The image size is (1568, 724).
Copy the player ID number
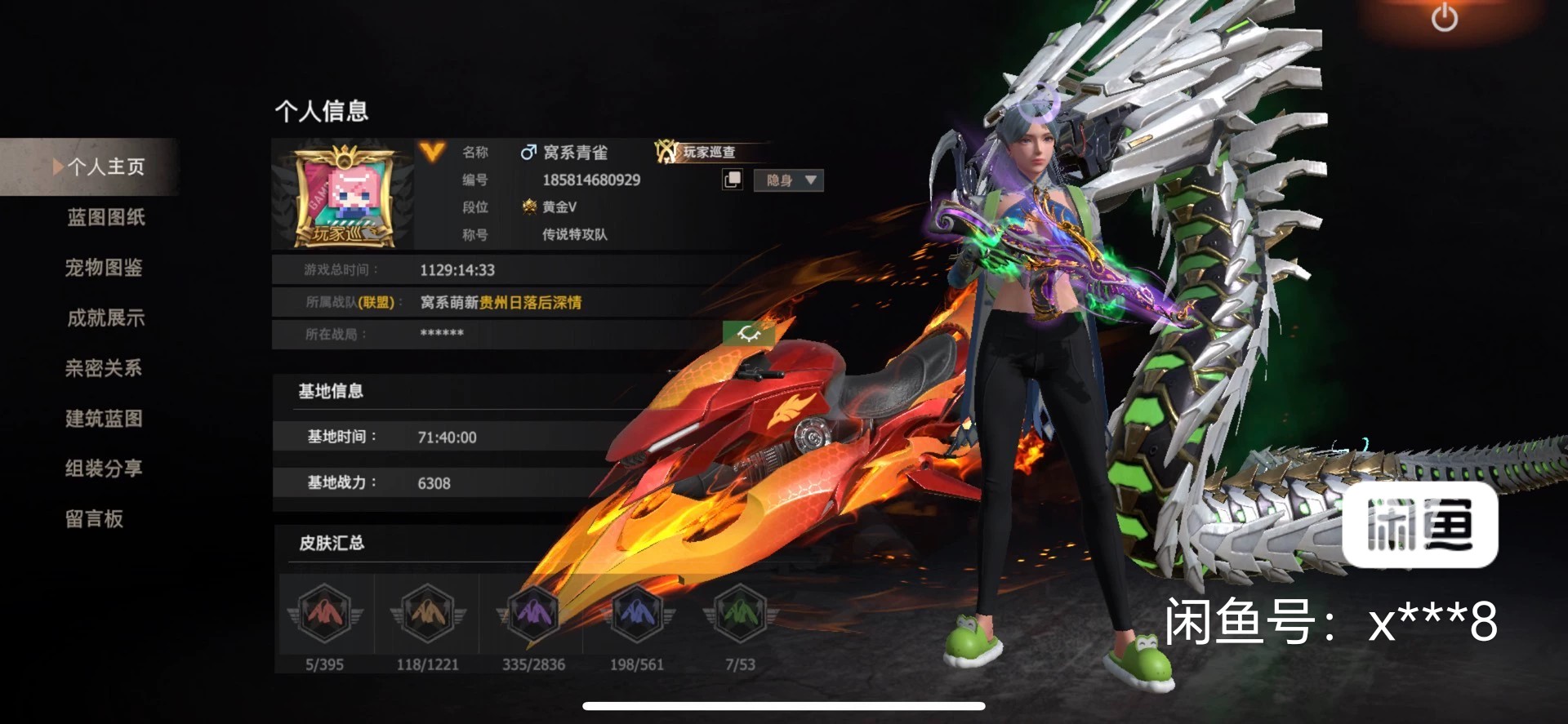point(733,180)
